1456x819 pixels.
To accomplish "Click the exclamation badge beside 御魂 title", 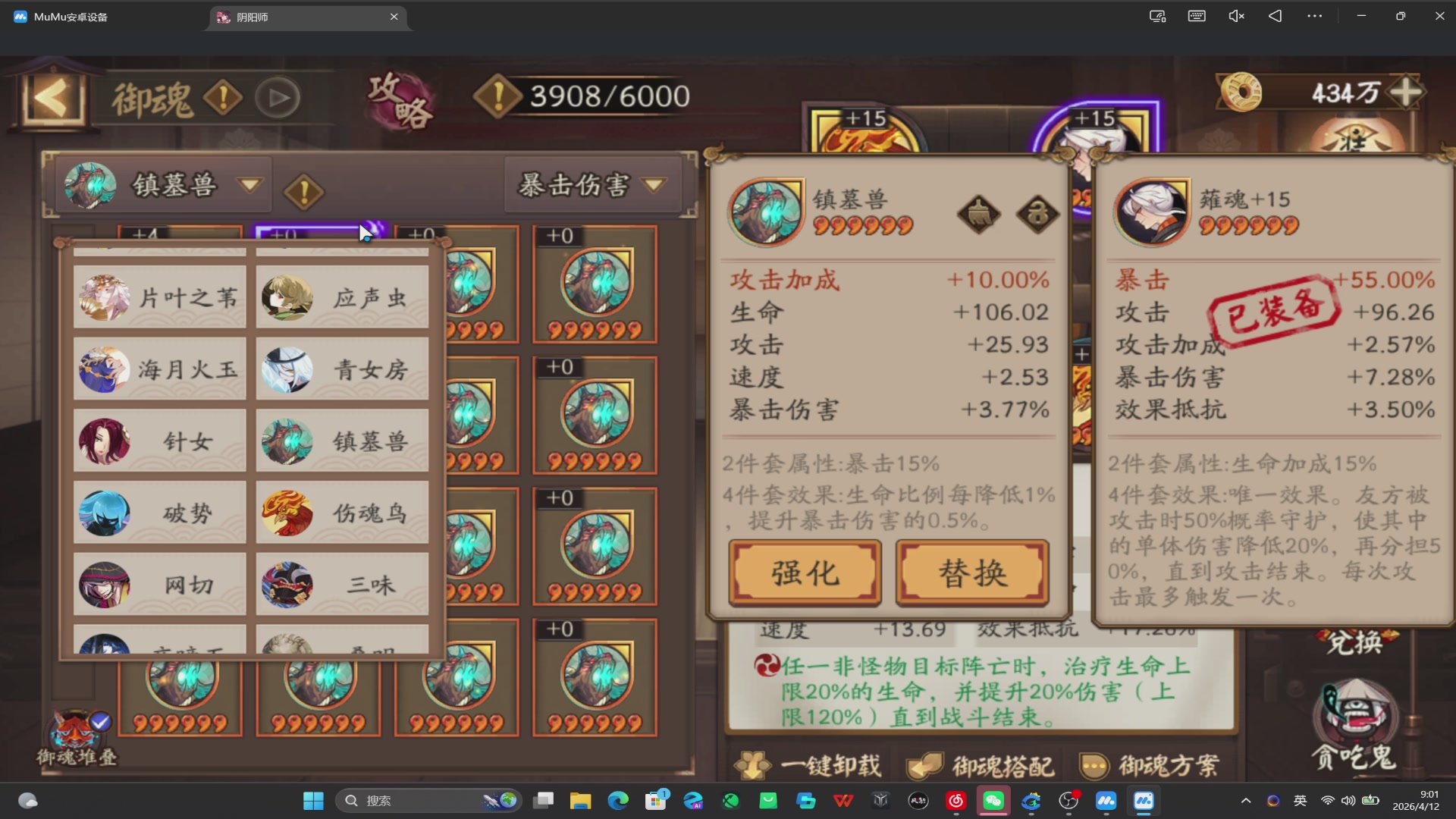I will 224,97.
